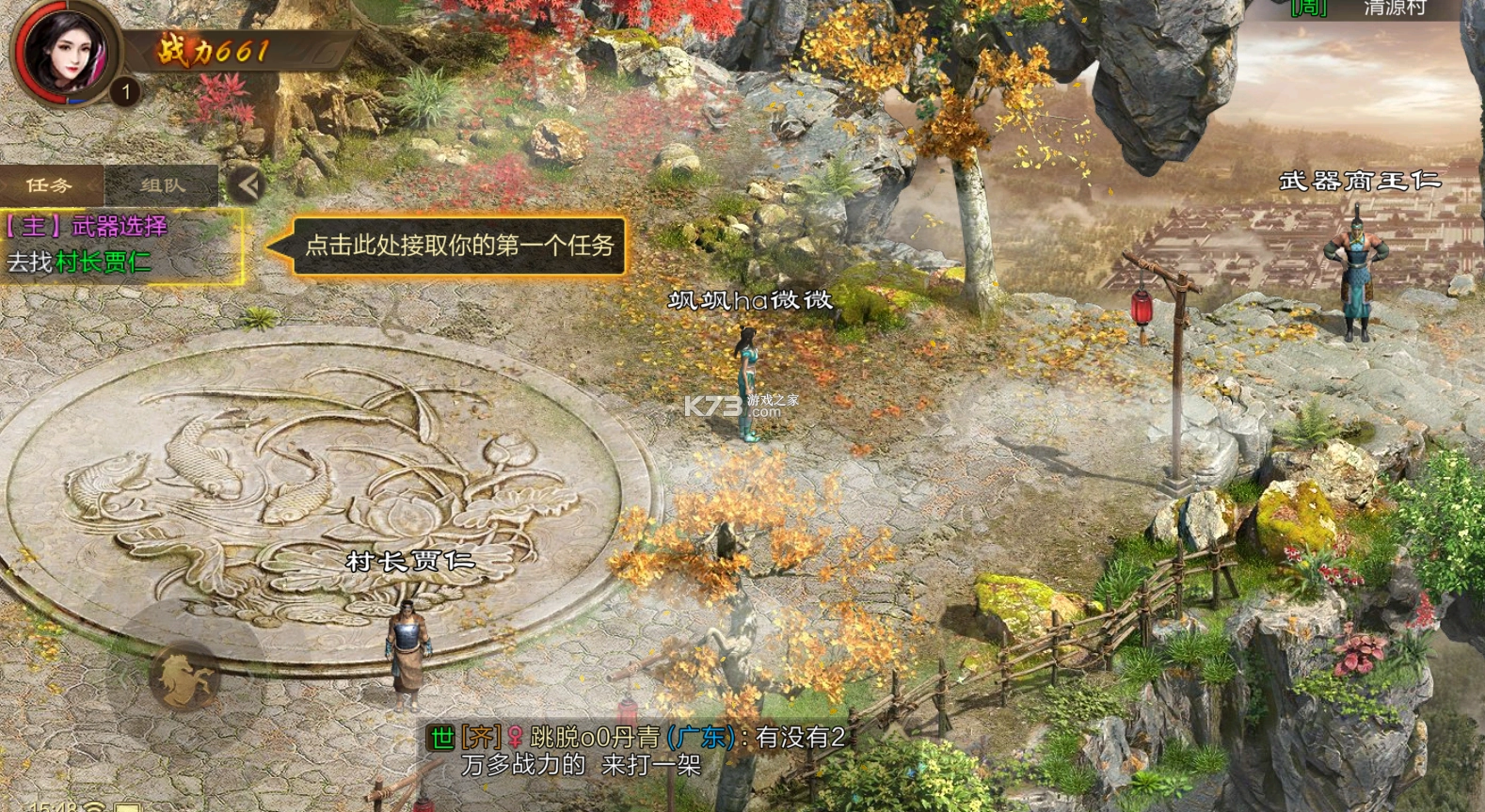Click the [齐] channel tag in the chat message

coord(480,737)
